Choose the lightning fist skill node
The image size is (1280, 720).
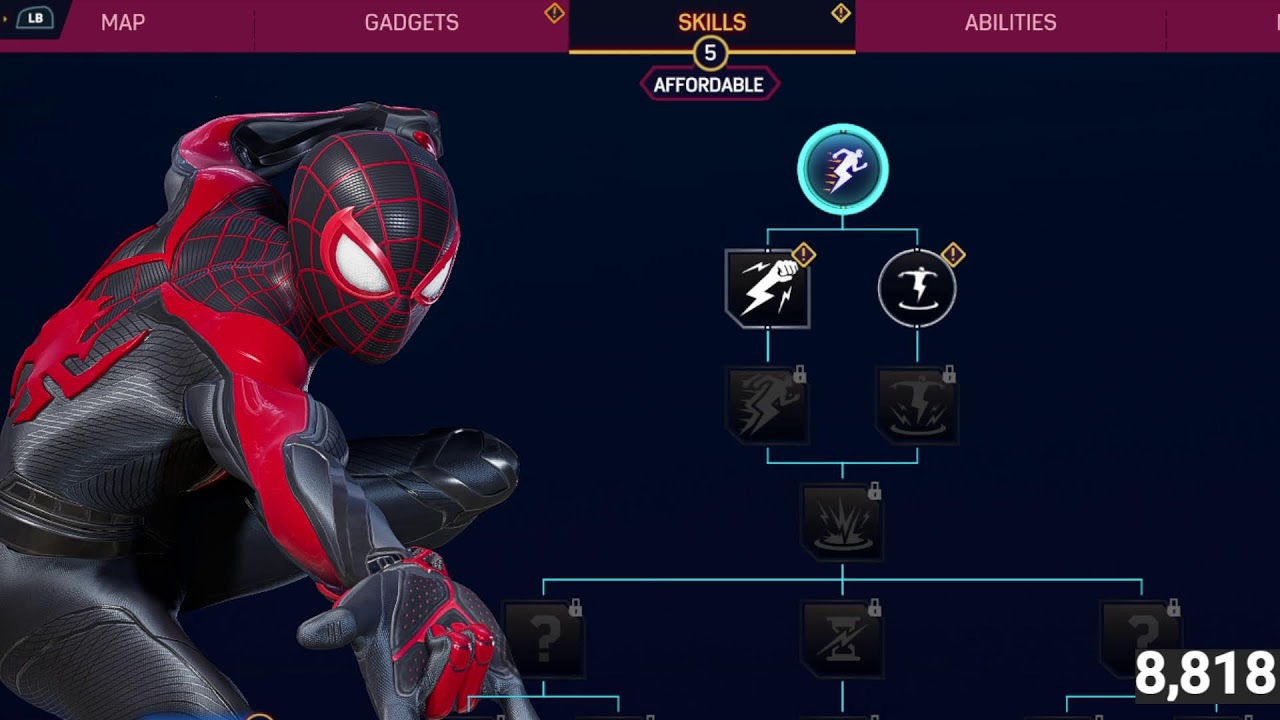767,289
